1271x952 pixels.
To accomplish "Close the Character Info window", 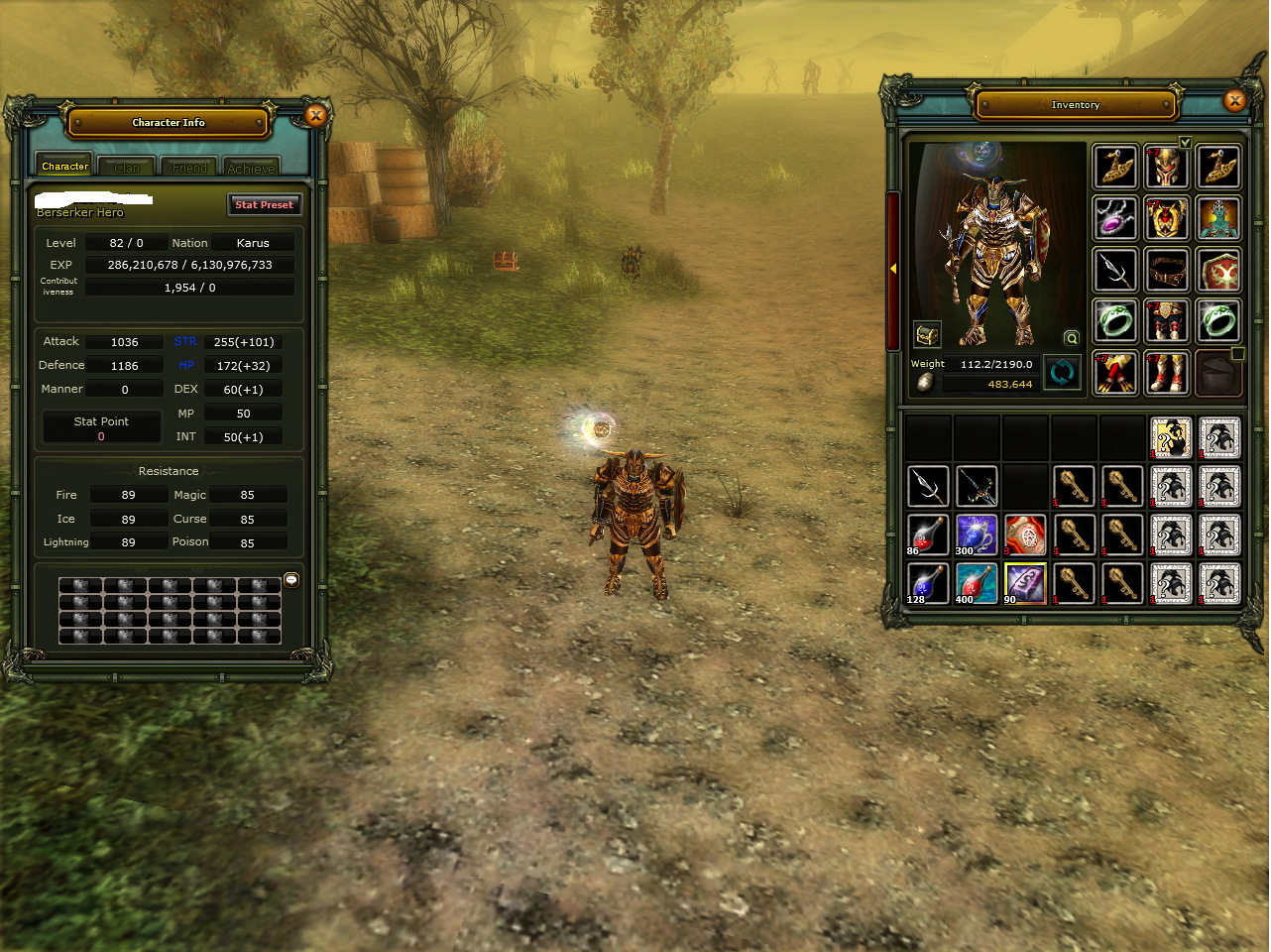I will tap(316, 116).
